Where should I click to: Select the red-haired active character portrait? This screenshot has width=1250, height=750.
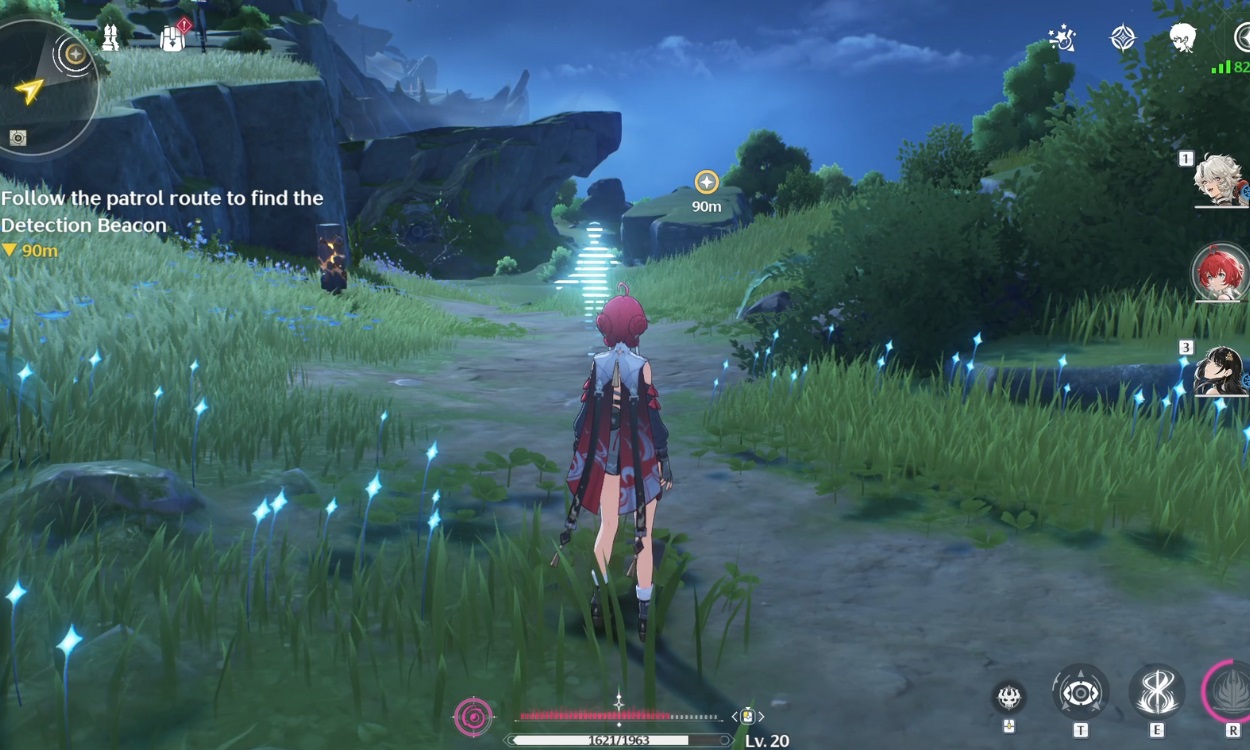tap(1220, 272)
